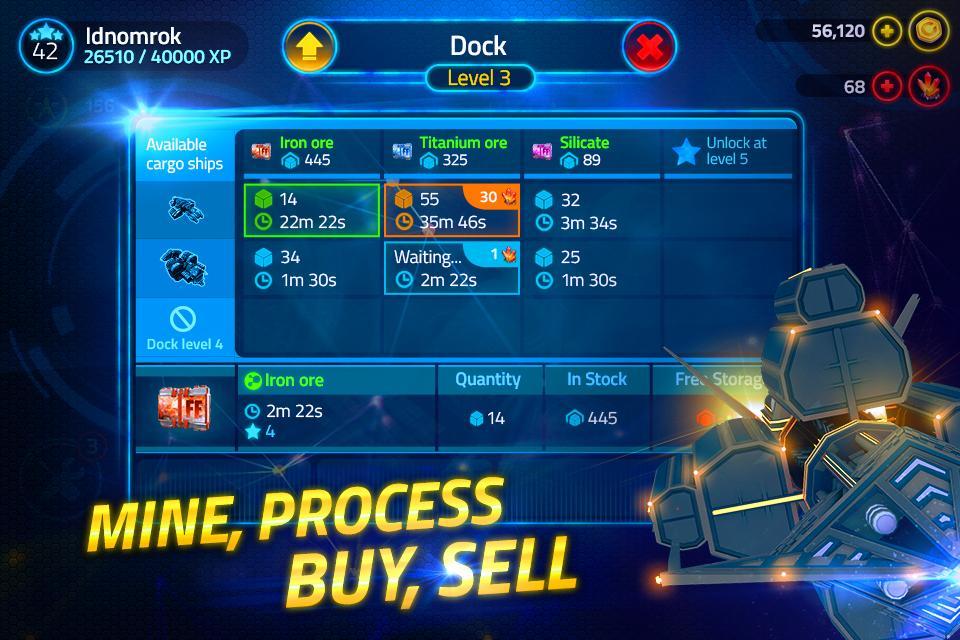The height and width of the screenshot is (640, 960).
Task: Add more gold coins with plus button
Action: (x=886, y=31)
